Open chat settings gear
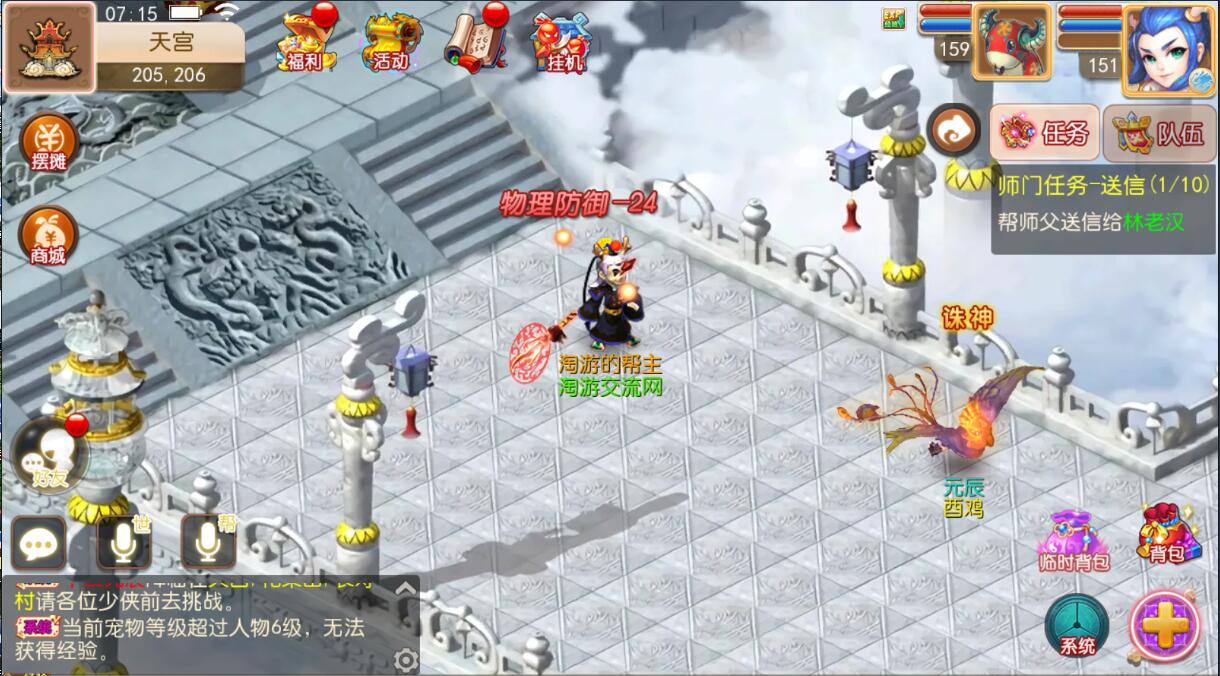Image resolution: width=1220 pixels, height=676 pixels. click(405, 660)
